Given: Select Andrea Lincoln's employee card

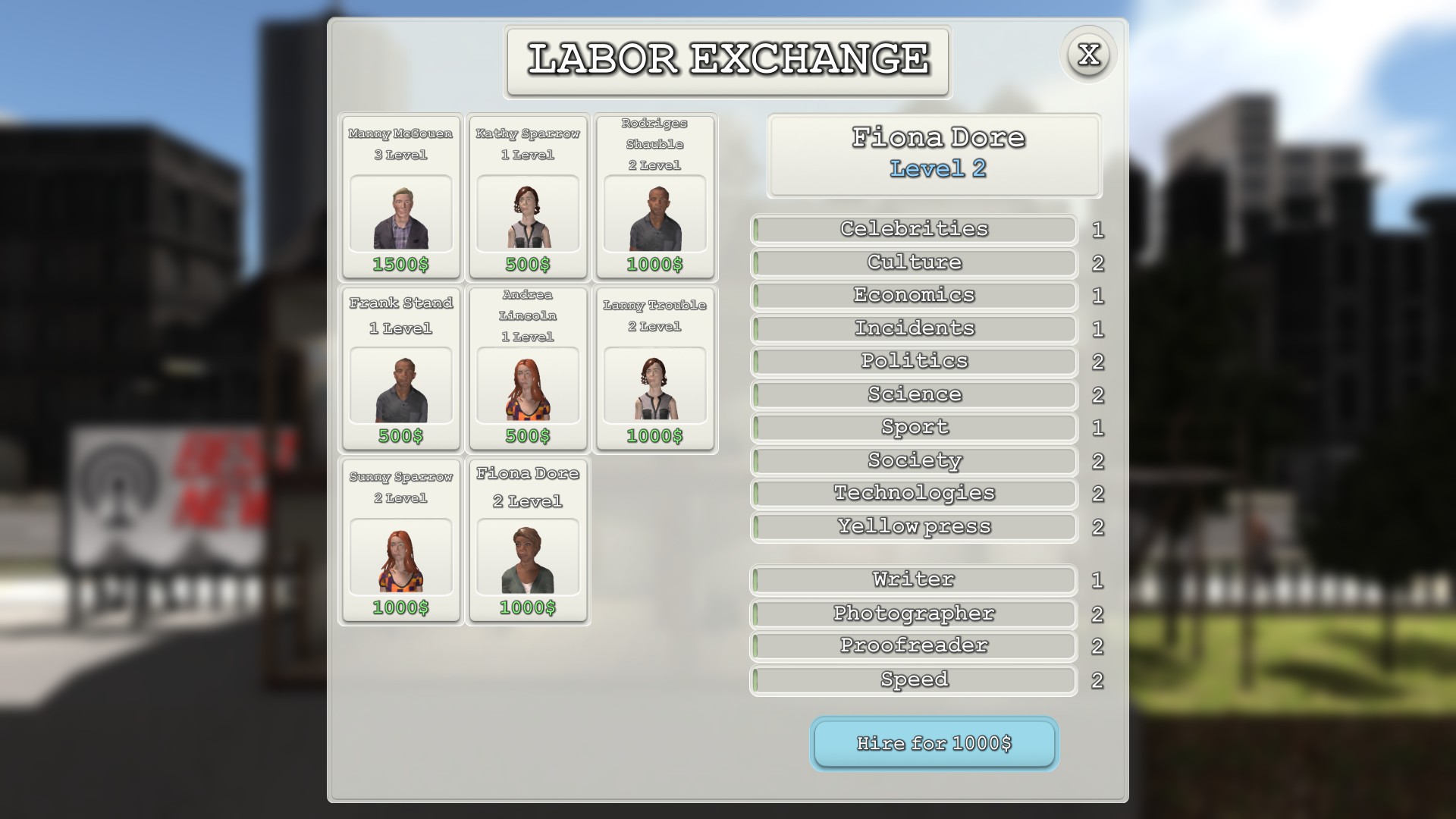Looking at the screenshot, I should click(x=527, y=370).
